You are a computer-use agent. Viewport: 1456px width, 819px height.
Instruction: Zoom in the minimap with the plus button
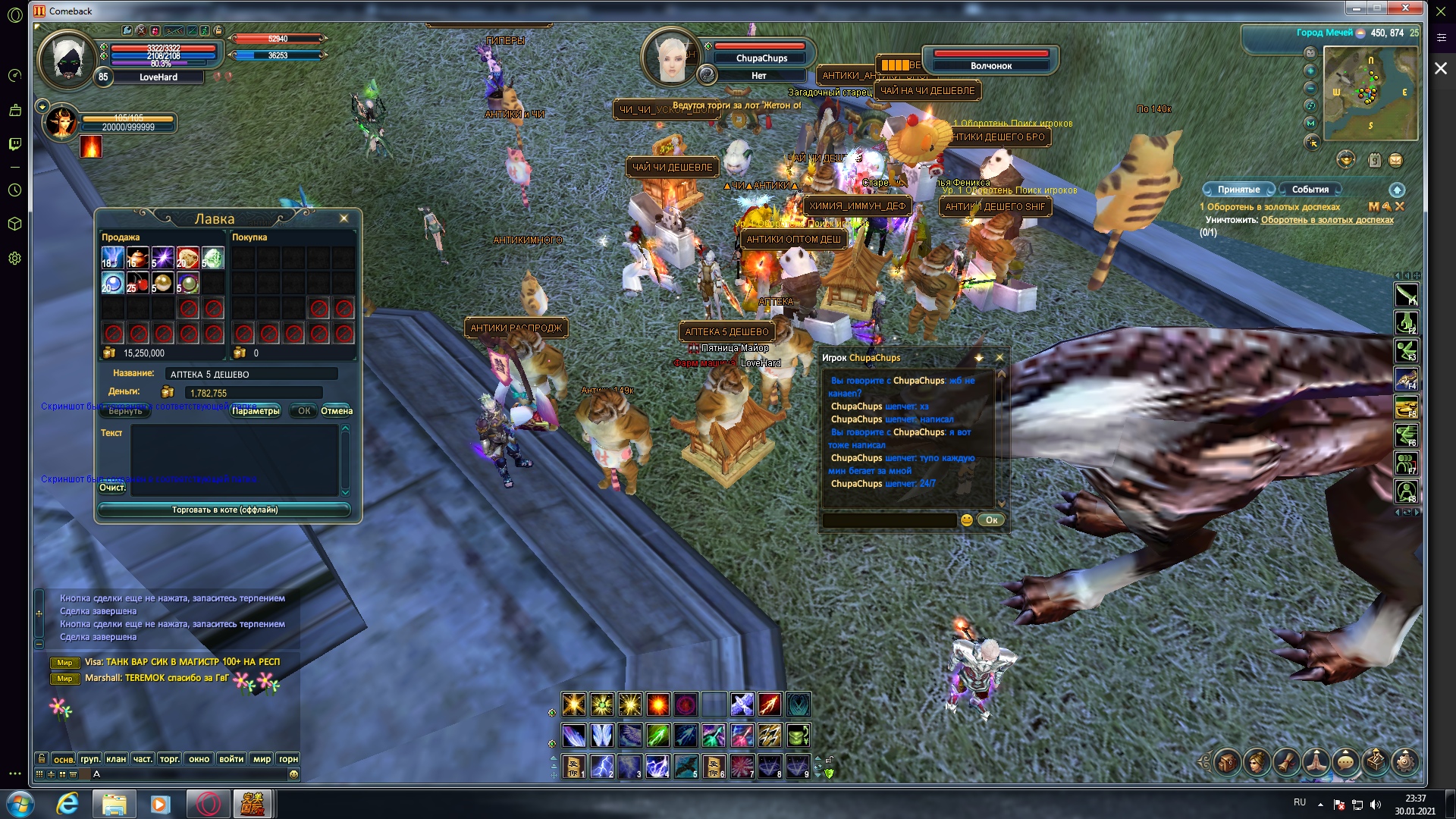1310,71
